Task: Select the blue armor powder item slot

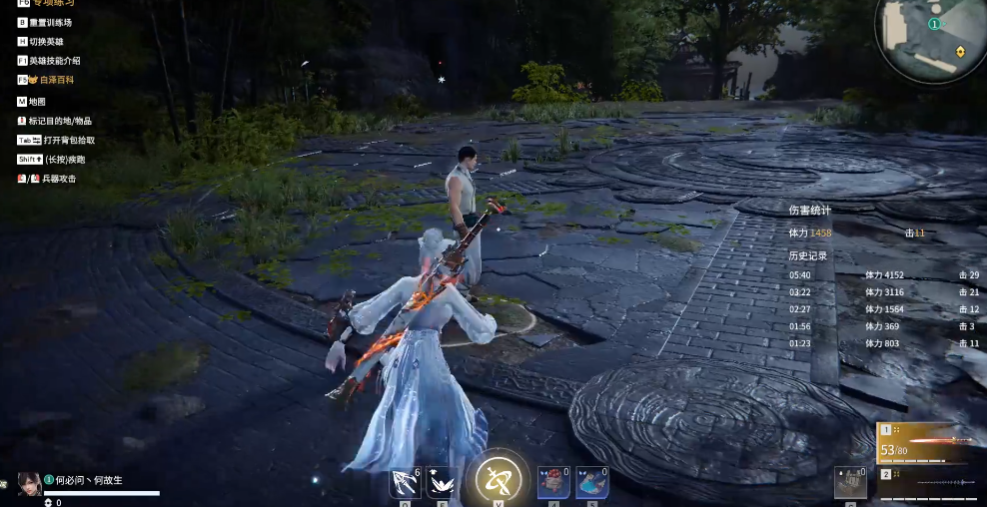Action: 592,482
